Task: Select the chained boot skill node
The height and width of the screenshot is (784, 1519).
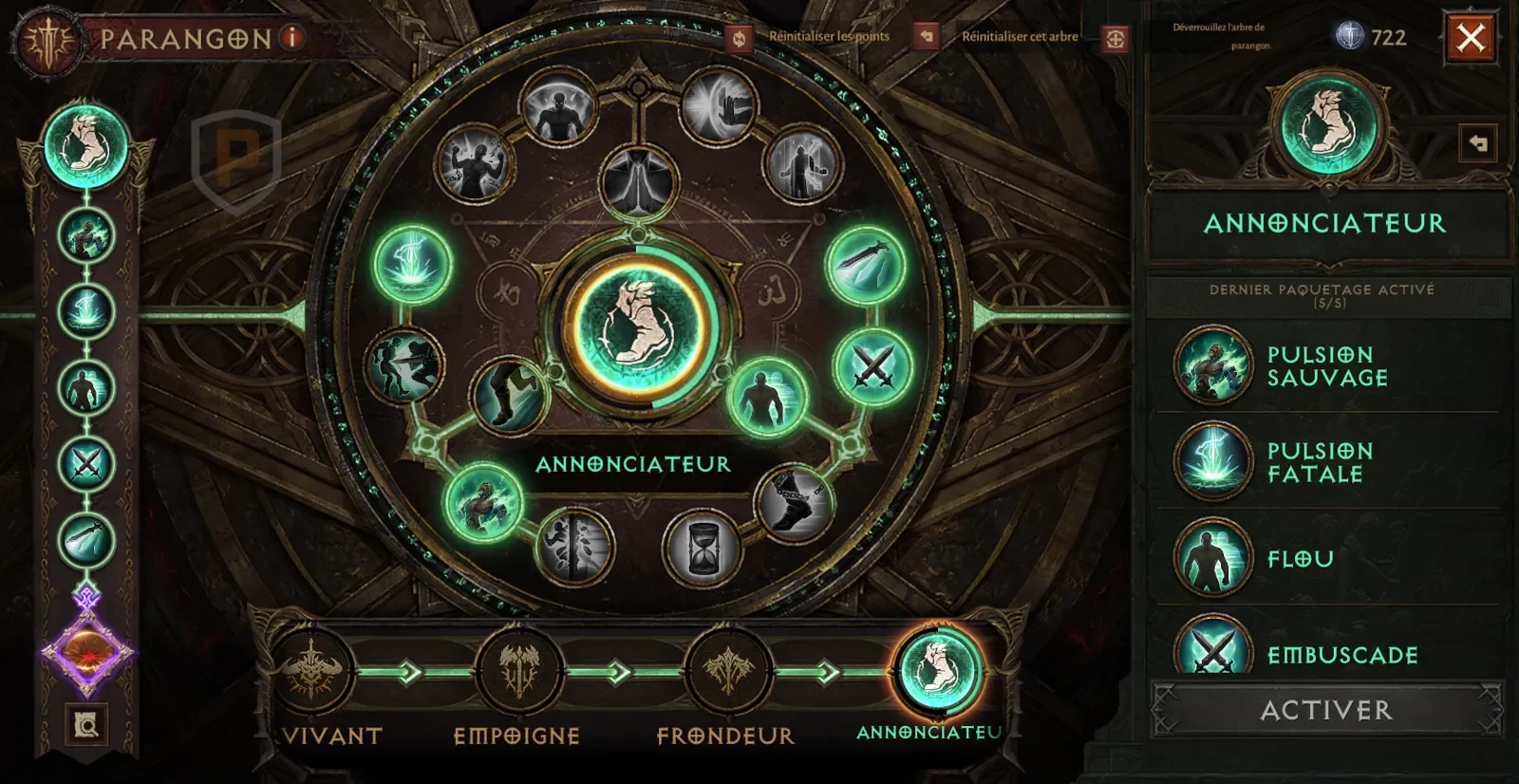Action: pos(796,504)
